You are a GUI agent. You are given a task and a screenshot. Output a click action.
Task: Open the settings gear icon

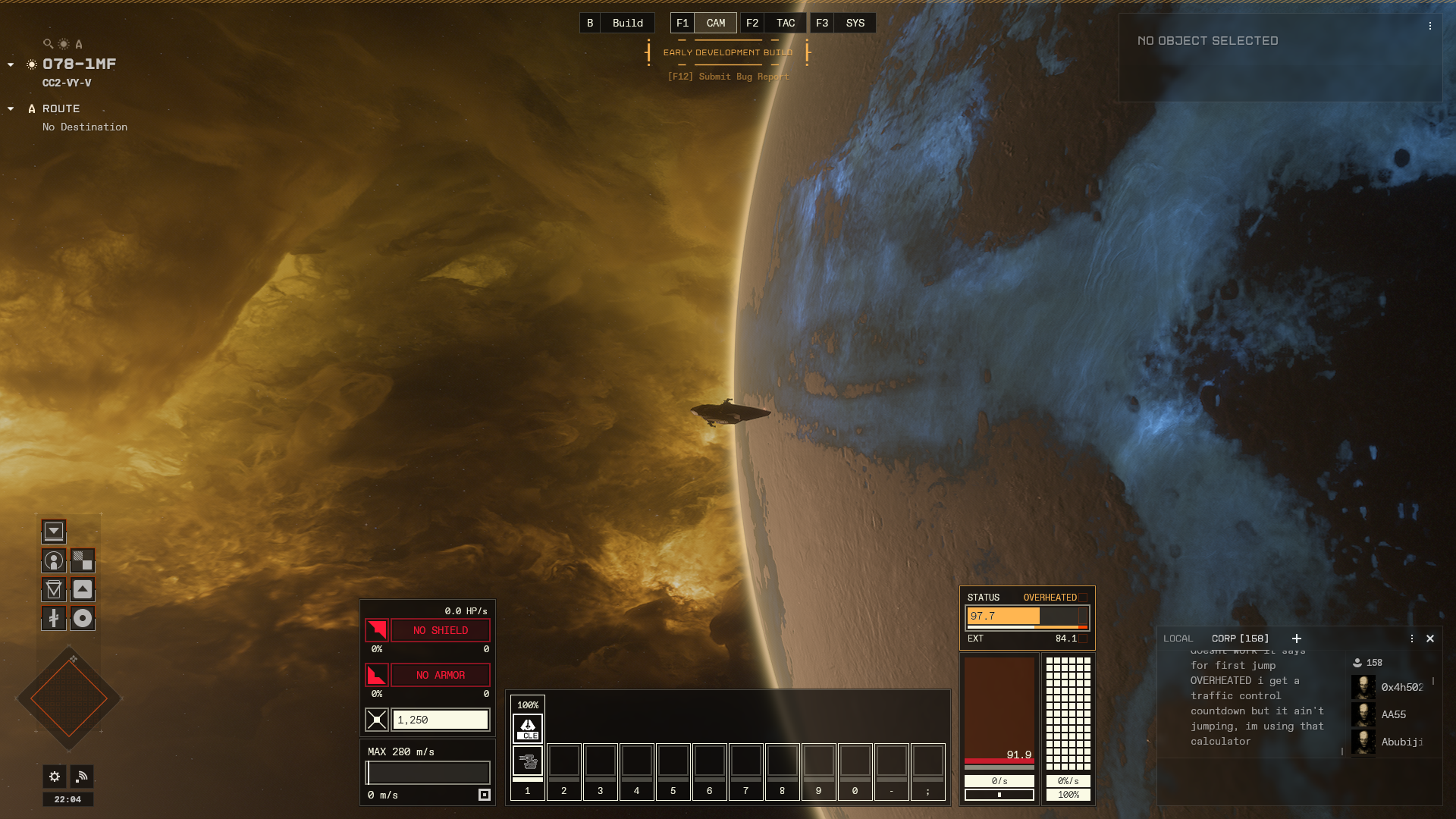point(54,776)
